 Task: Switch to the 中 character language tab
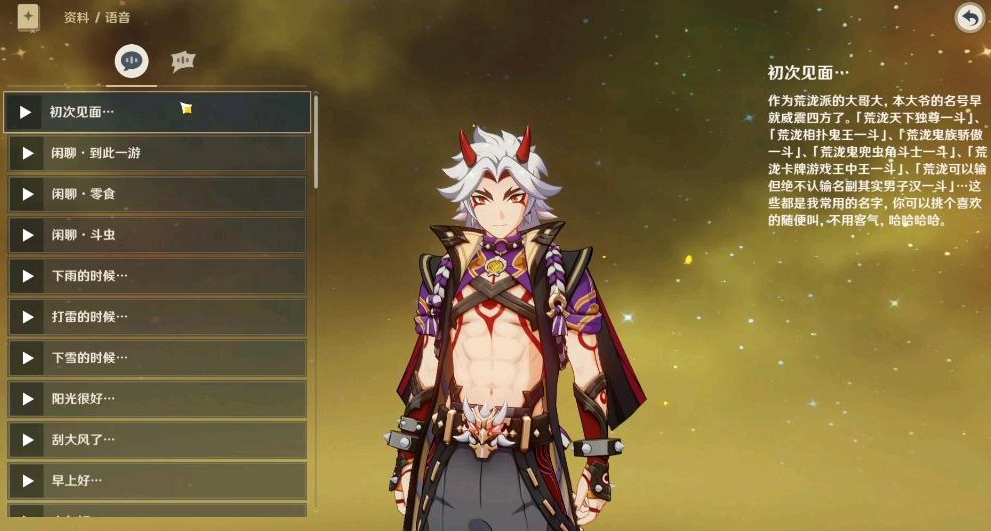click(x=182, y=61)
